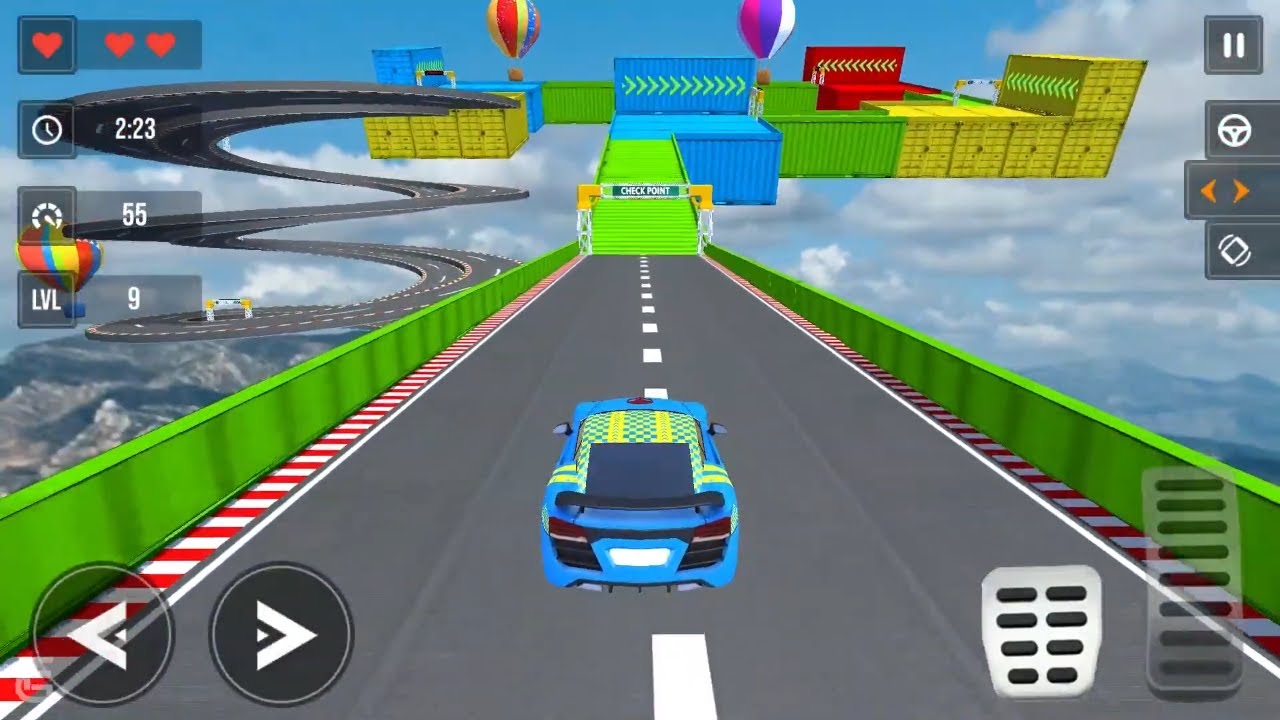Switch to steering wheel control mode
This screenshot has height=720, width=1280.
click(x=1234, y=131)
